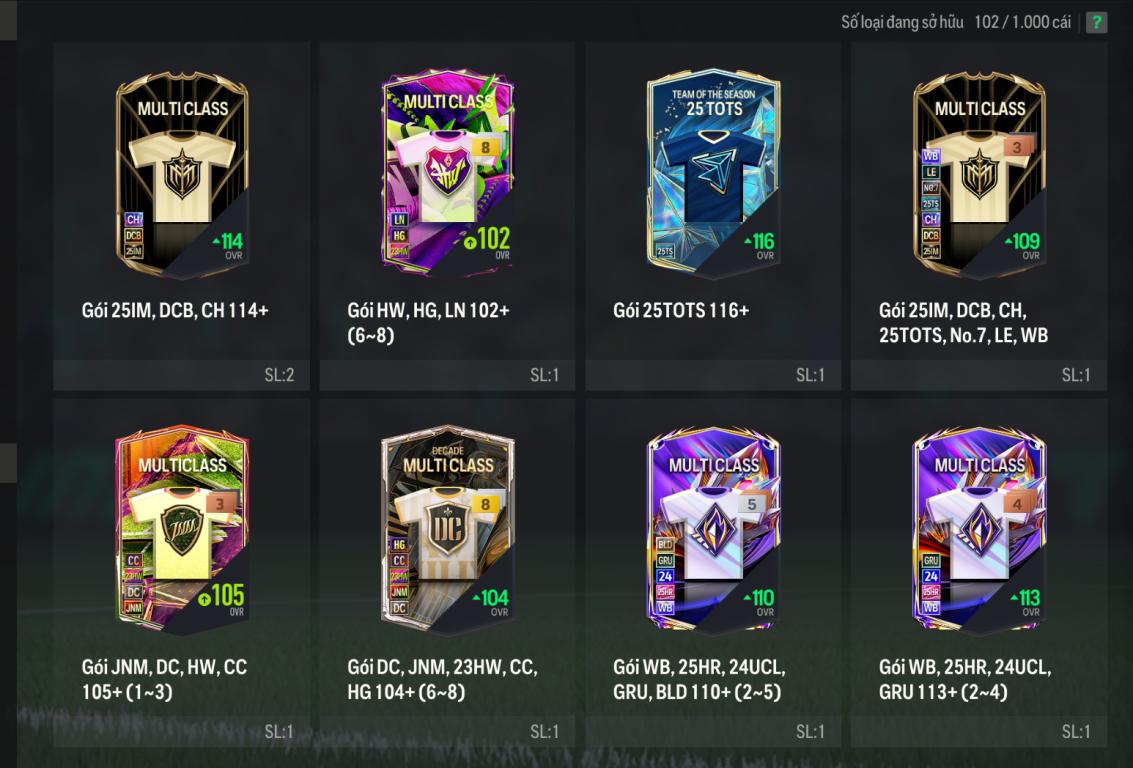Select the Gói 25IM, DCB, CH 114+ pack

[x=181, y=175]
